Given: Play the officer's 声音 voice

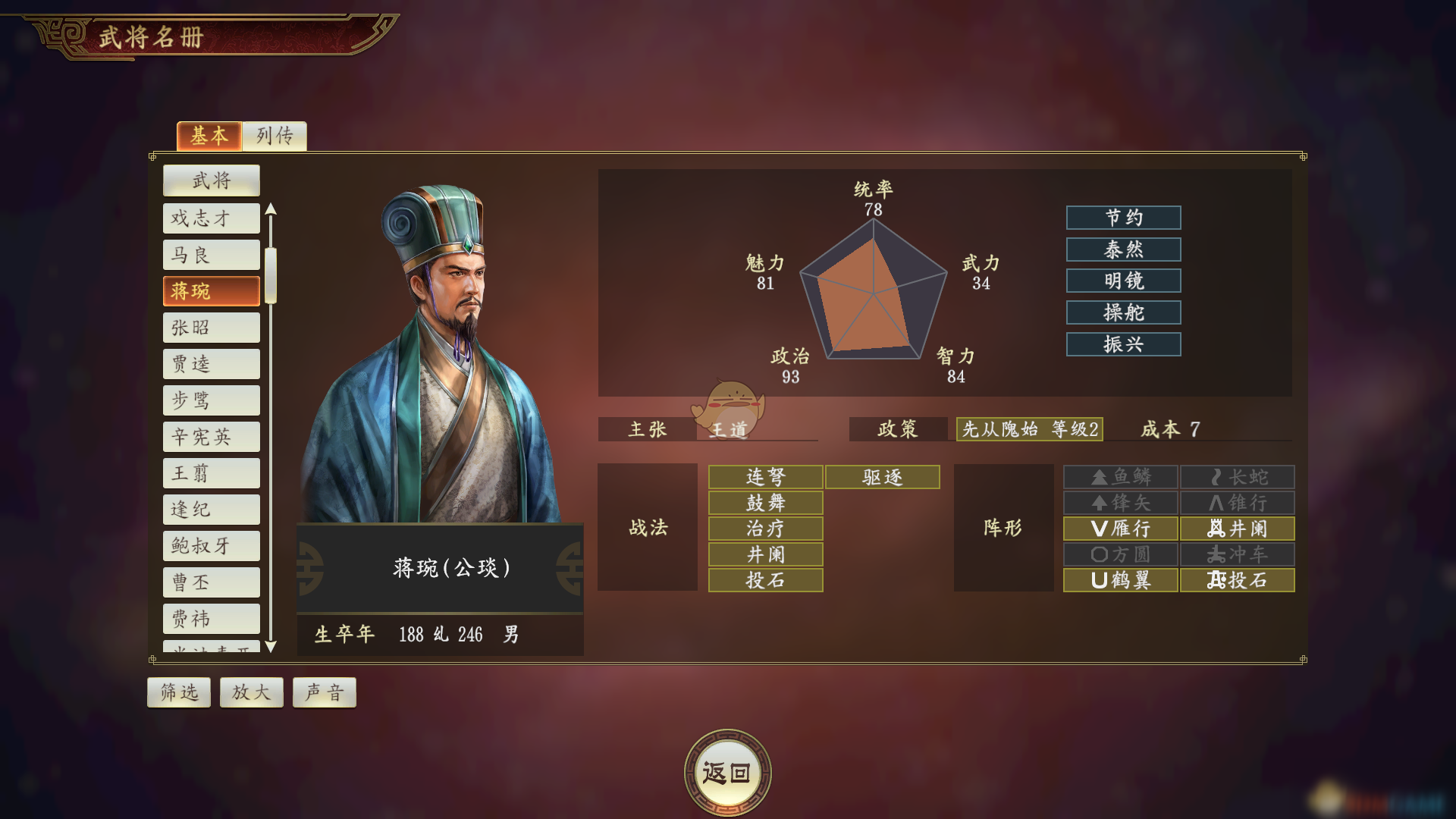Looking at the screenshot, I should (x=324, y=692).
